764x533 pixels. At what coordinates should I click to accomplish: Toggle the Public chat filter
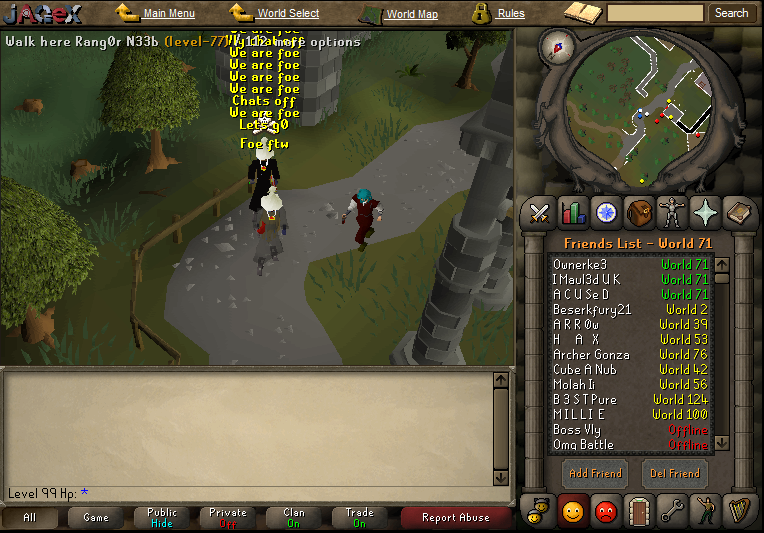pos(162,517)
